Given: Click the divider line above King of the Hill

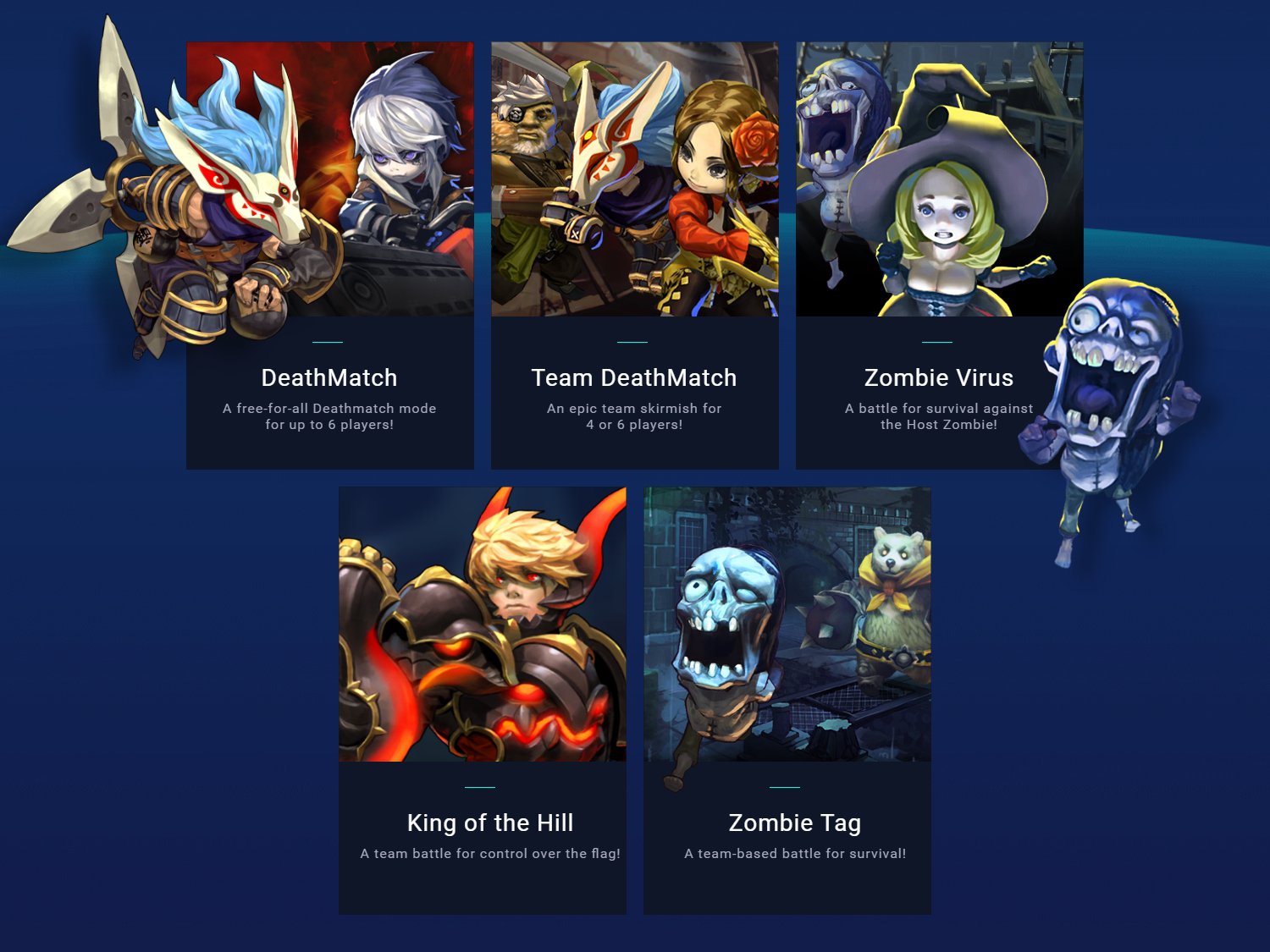Looking at the screenshot, I should (x=482, y=786).
